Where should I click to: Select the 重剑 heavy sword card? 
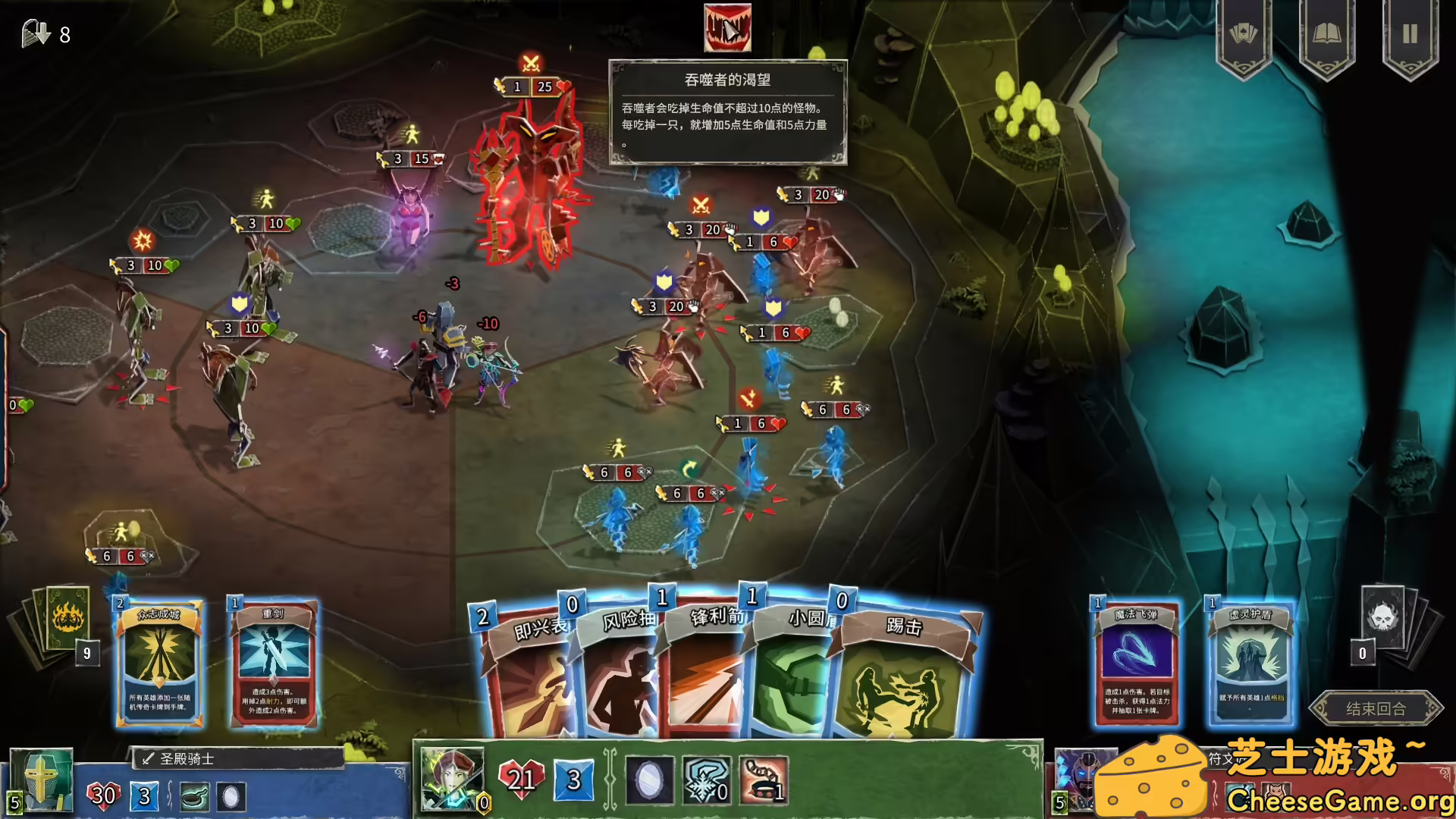point(273,664)
